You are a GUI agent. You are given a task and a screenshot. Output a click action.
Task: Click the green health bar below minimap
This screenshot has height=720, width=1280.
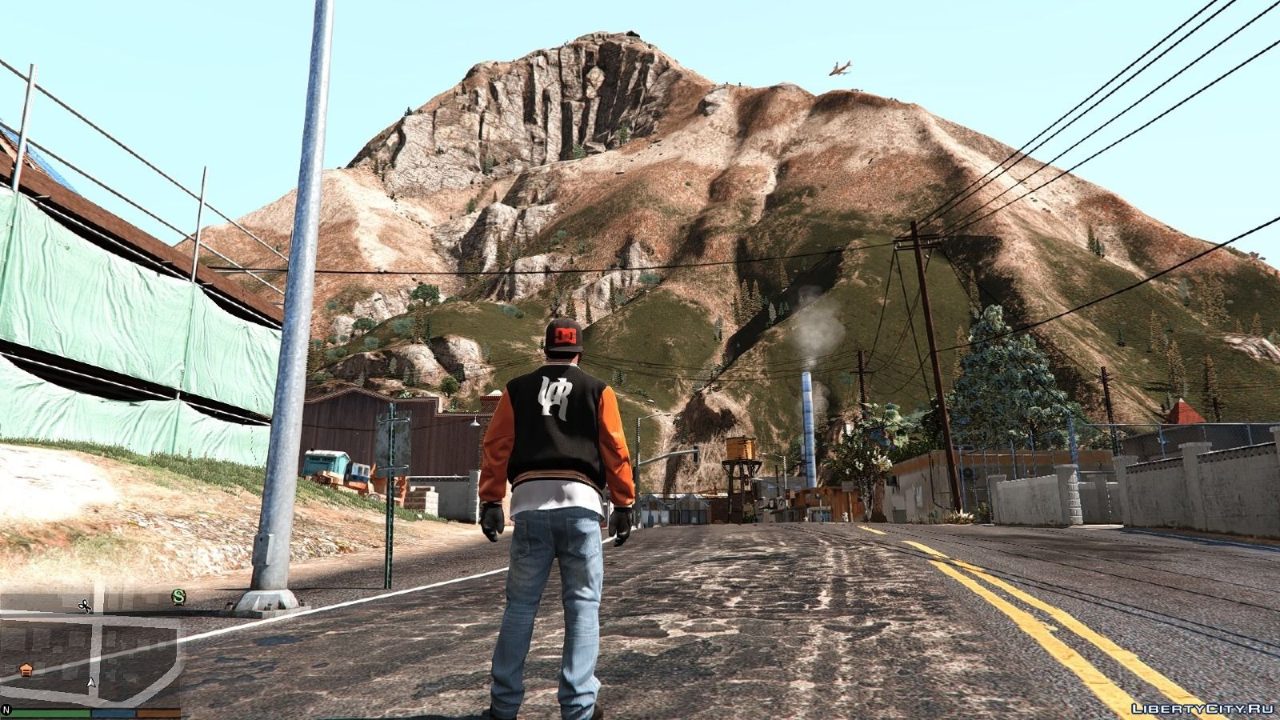click(50, 712)
